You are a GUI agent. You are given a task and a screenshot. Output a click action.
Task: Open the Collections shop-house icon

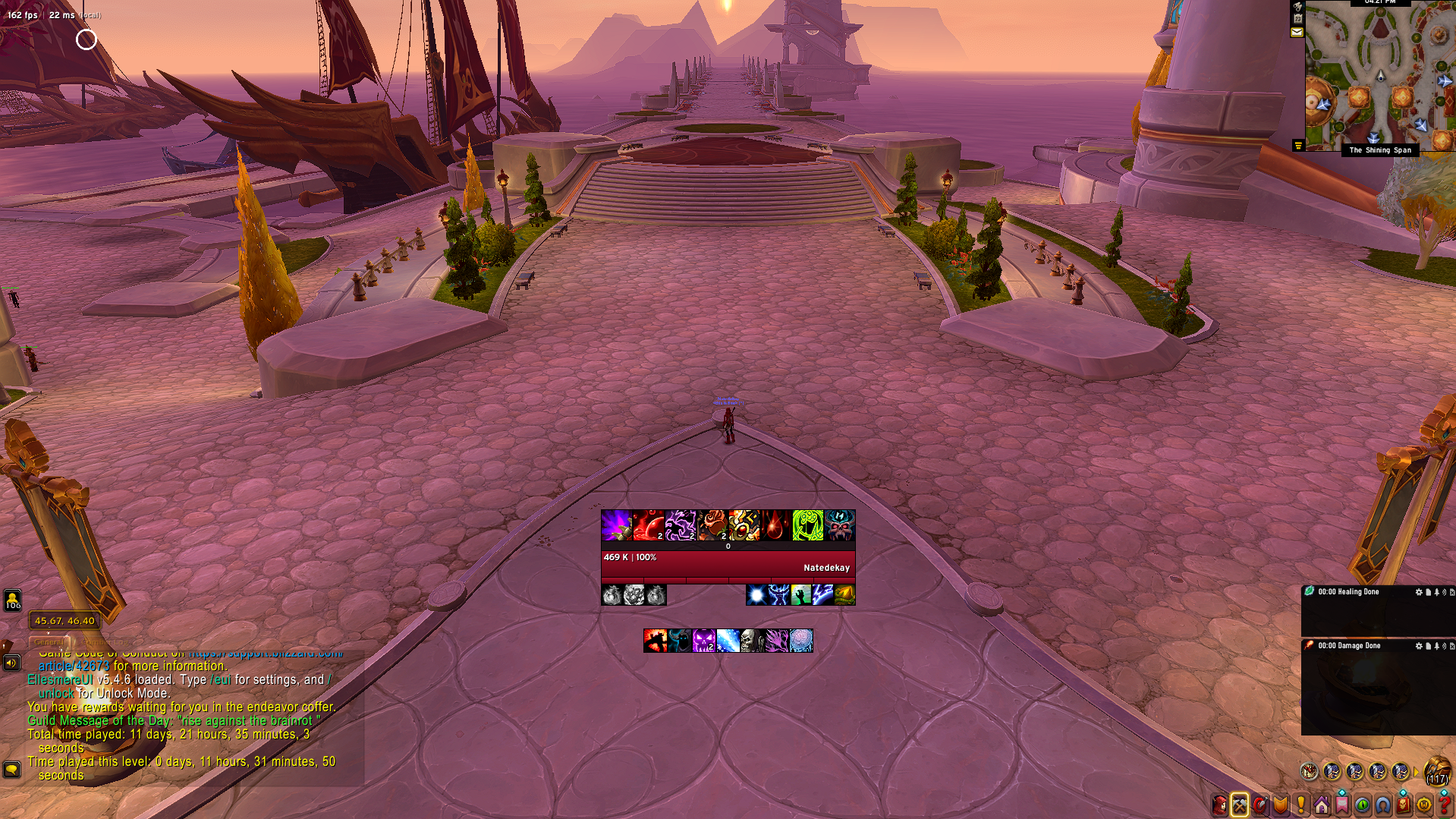[x=1322, y=805]
